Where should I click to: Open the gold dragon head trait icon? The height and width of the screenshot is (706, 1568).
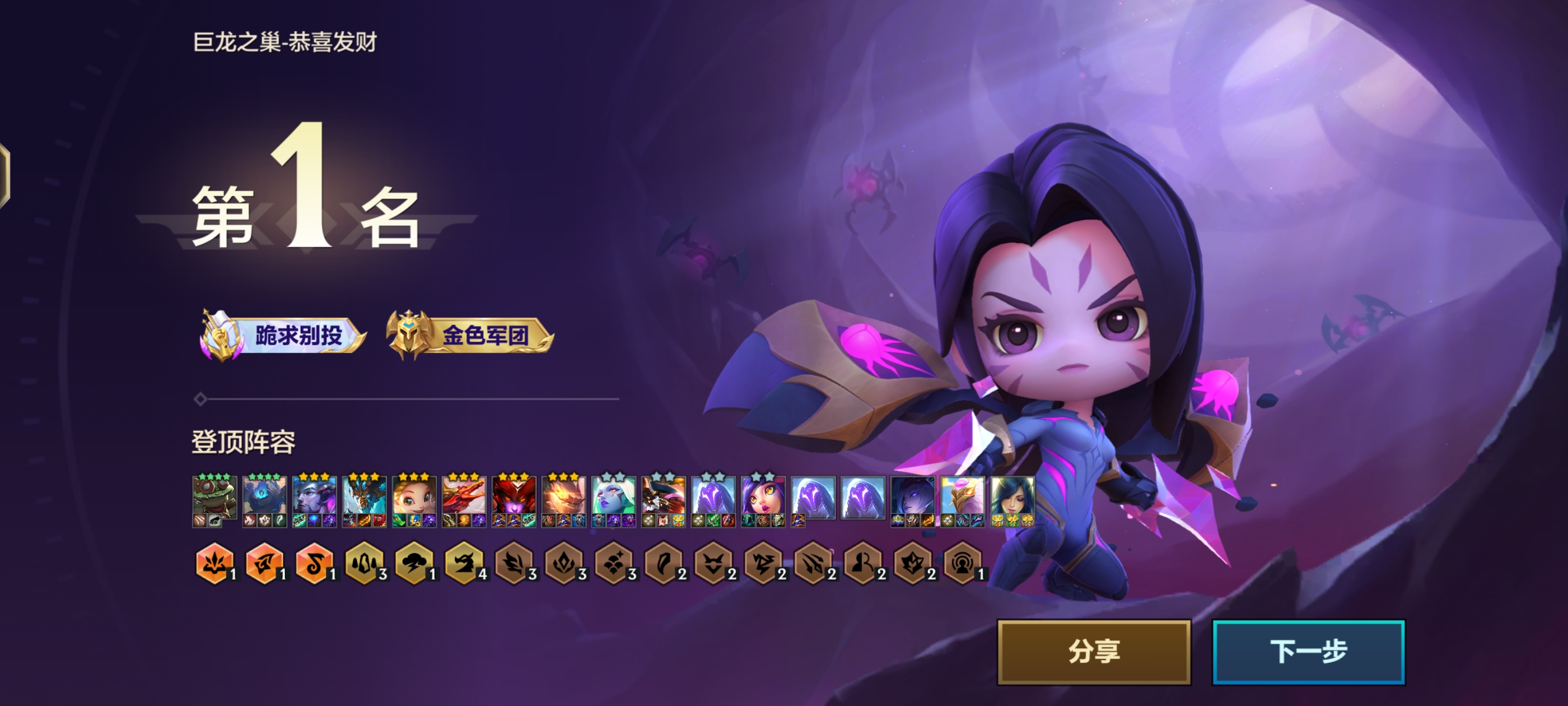464,564
